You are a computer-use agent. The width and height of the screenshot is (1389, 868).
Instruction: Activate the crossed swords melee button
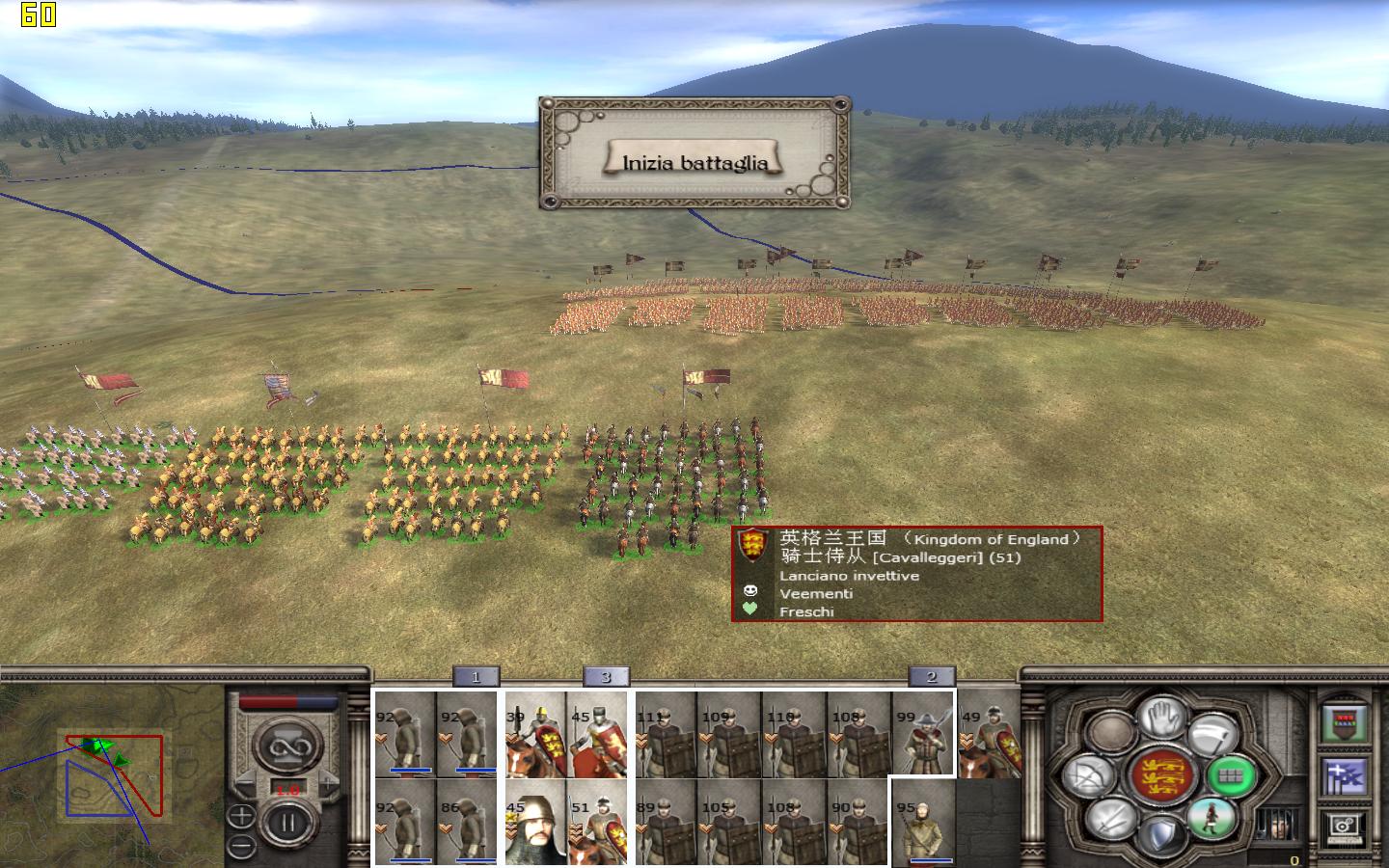tap(1110, 820)
